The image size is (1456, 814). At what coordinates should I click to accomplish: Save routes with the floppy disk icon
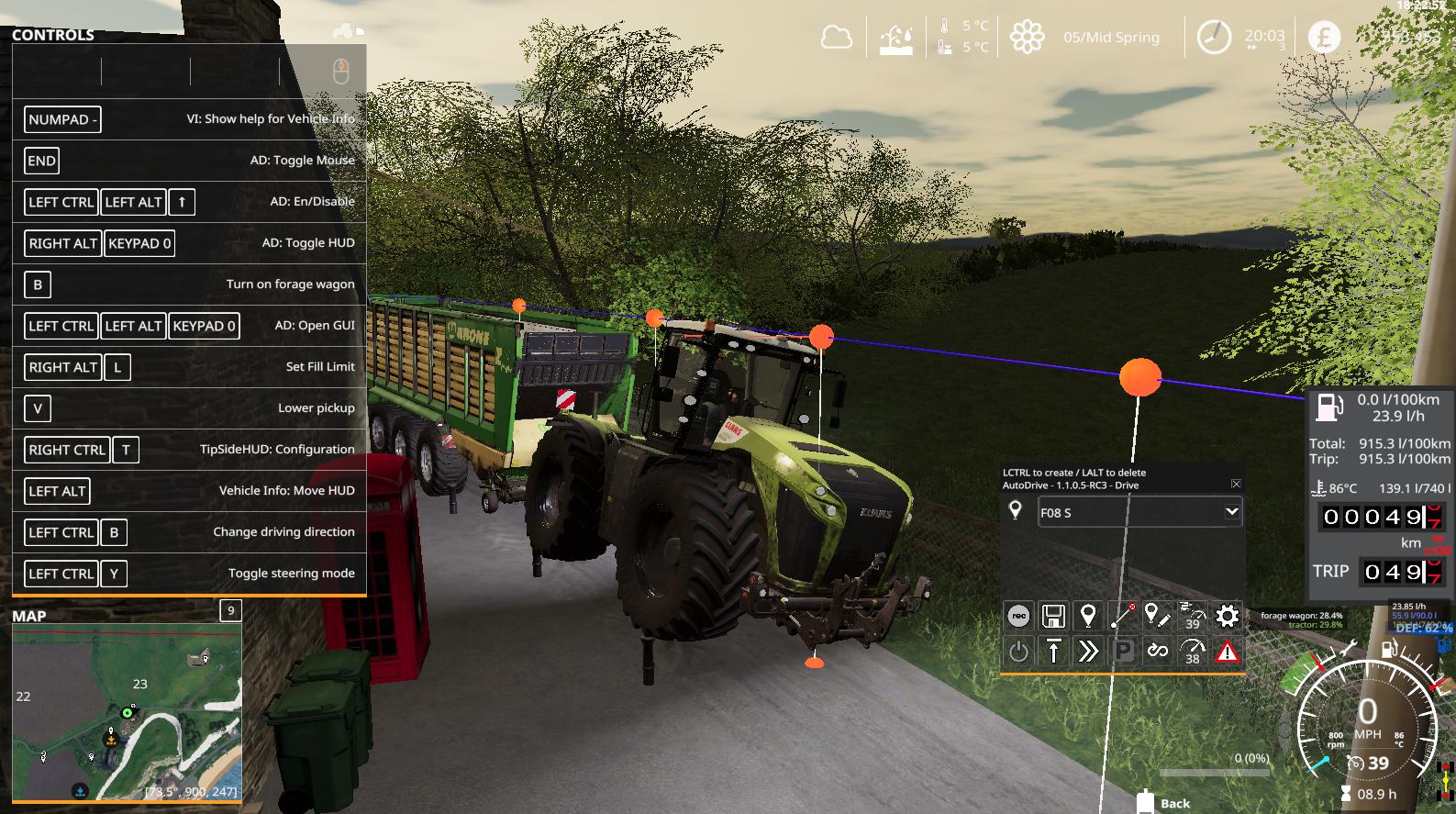click(x=1053, y=616)
